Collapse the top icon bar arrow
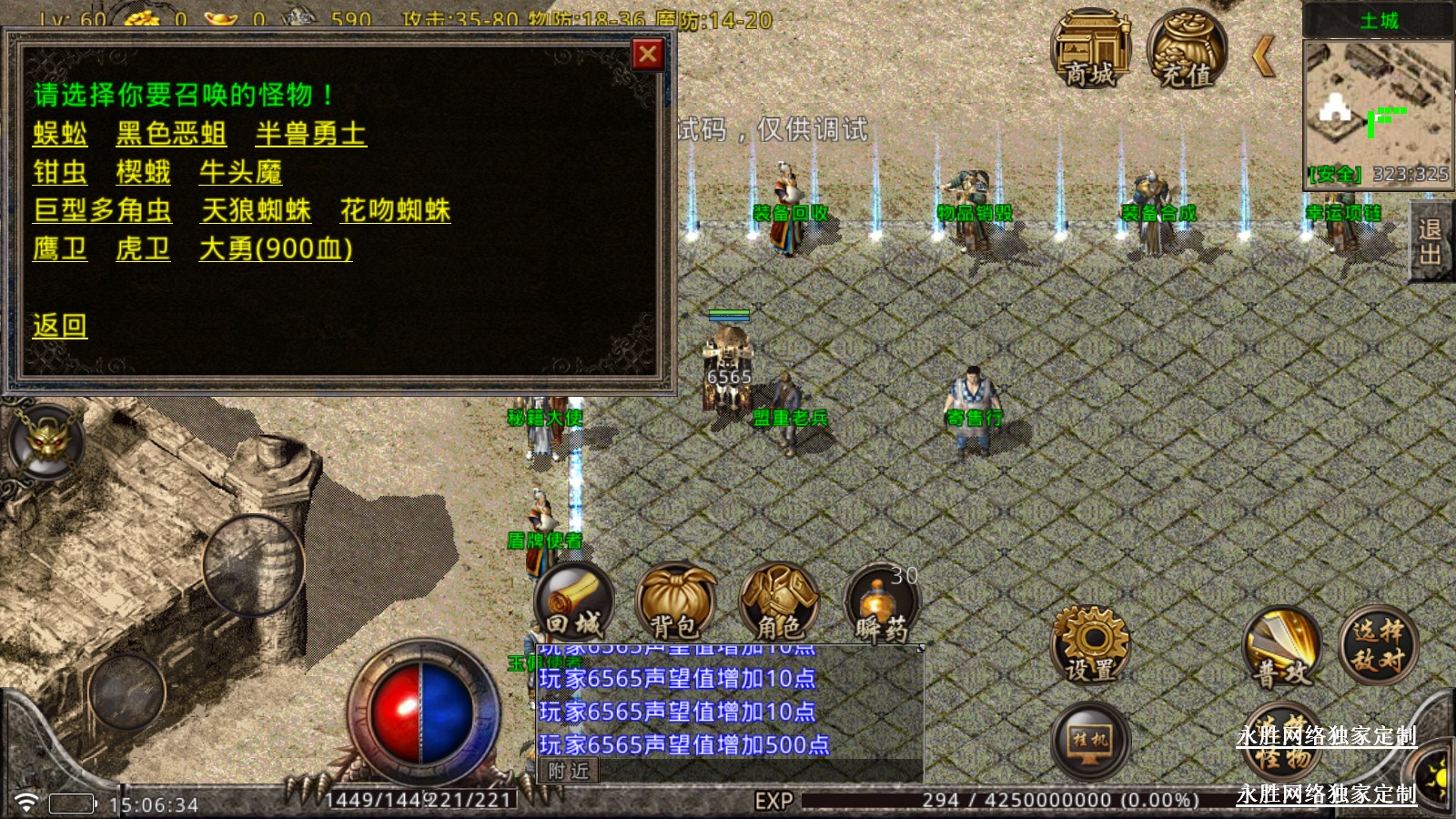The image size is (1456, 819). (1264, 56)
